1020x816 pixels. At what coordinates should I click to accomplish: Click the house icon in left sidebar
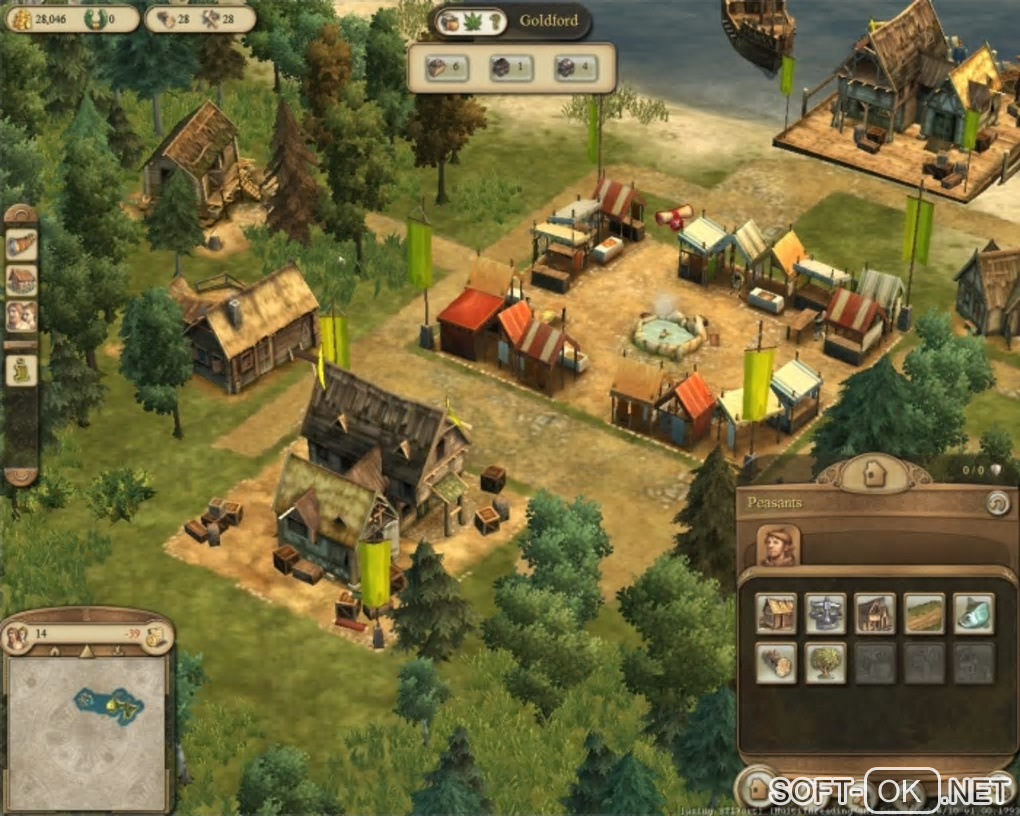coord(21,280)
